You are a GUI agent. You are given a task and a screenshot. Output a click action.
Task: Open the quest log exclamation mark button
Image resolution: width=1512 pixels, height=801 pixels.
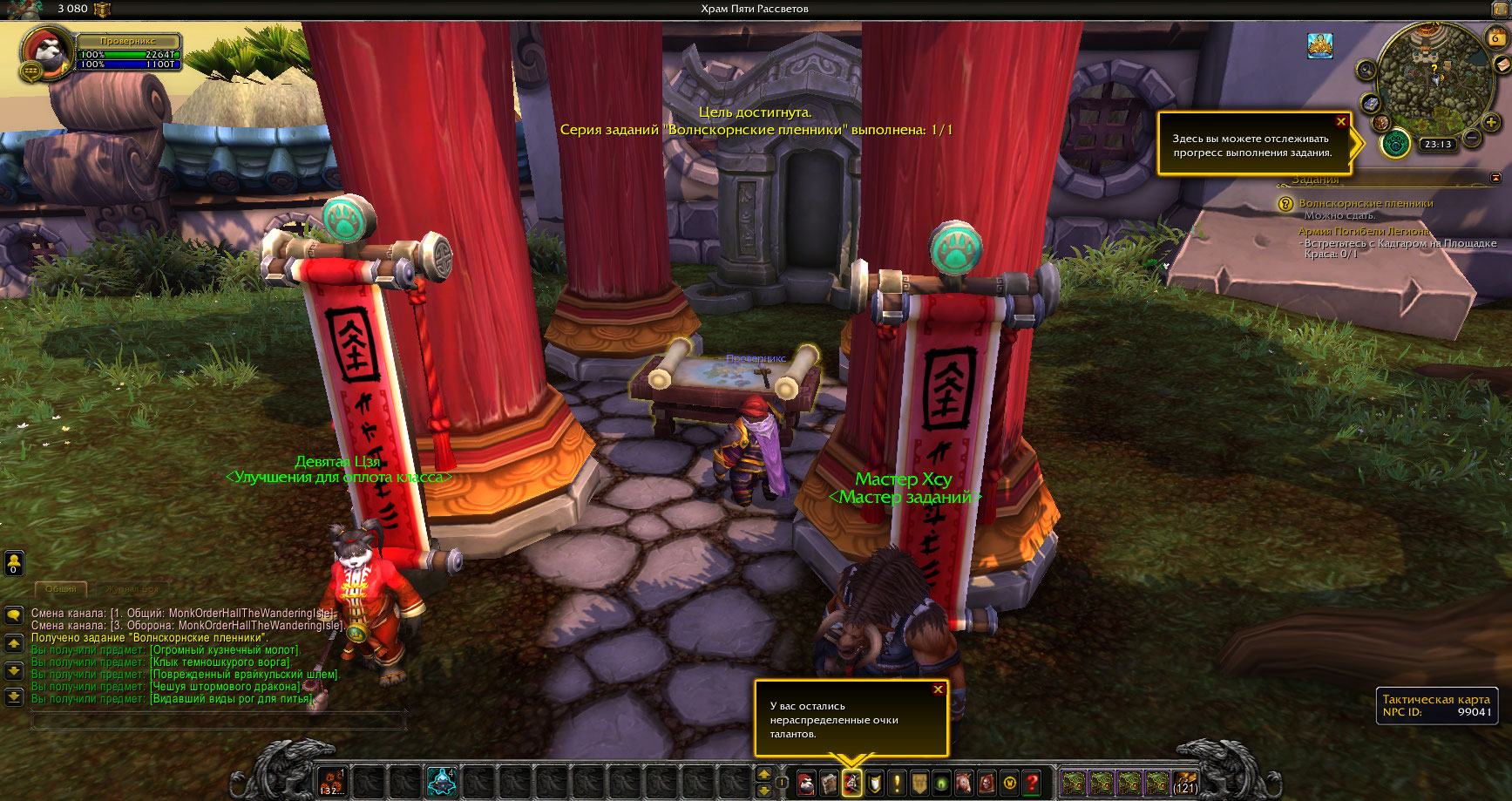[x=897, y=783]
